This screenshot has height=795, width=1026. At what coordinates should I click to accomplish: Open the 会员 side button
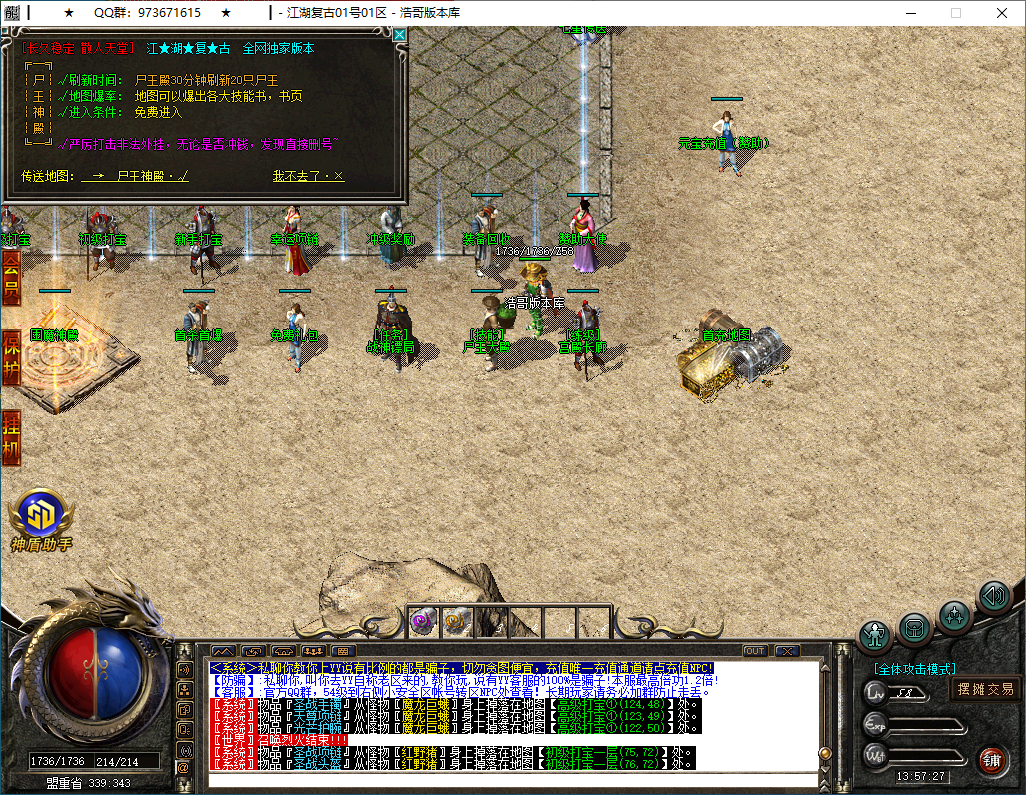pos(11,277)
